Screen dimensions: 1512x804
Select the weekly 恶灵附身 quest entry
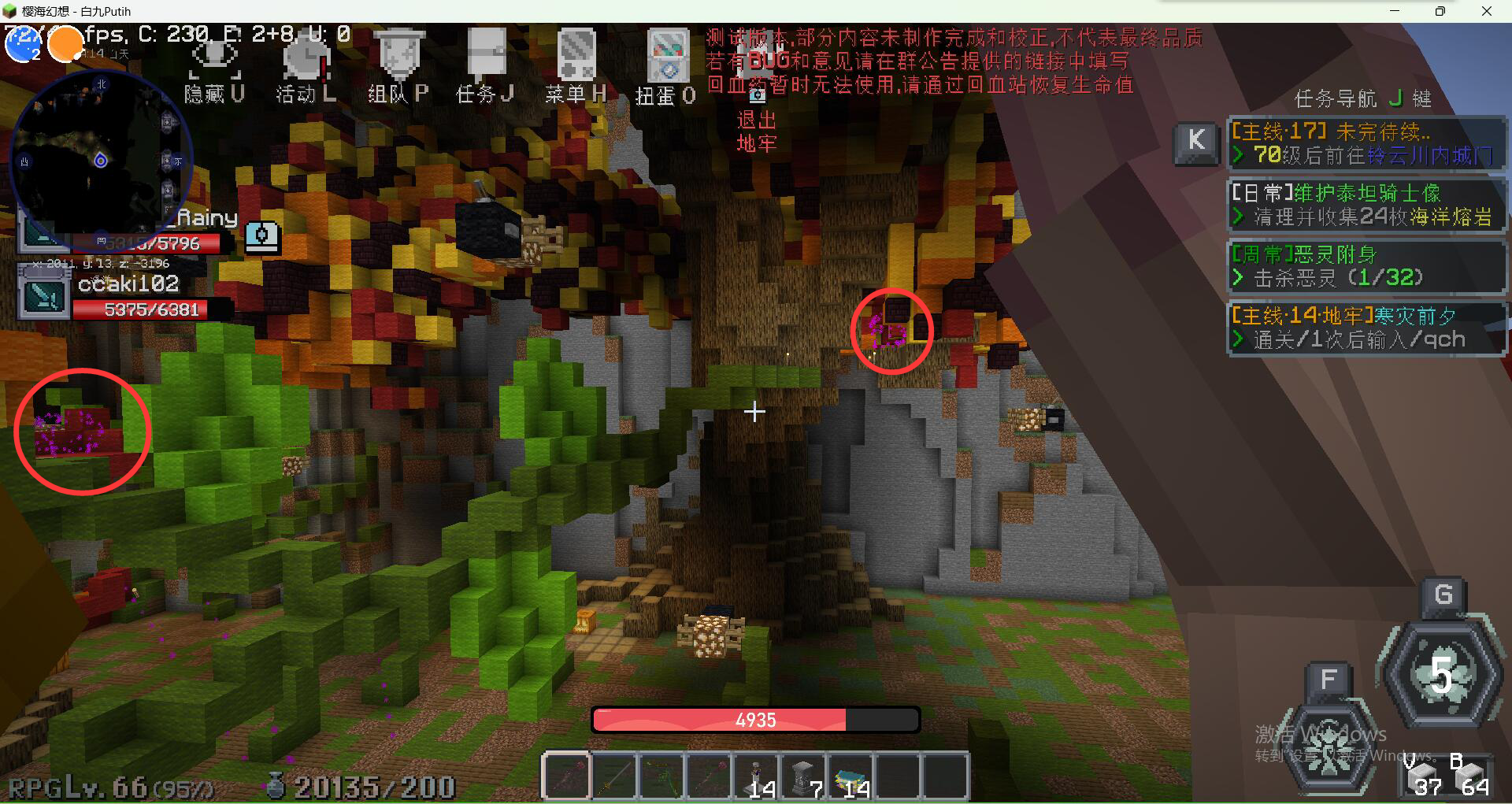click(1366, 266)
